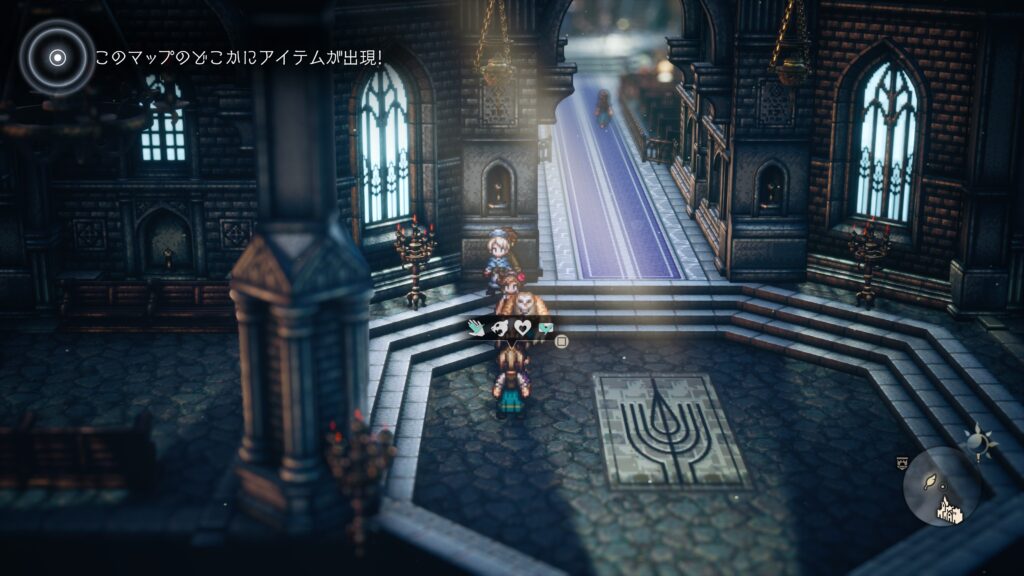Select the castle icon on the minimap
This screenshot has width=1024, height=576.
pos(948,512)
